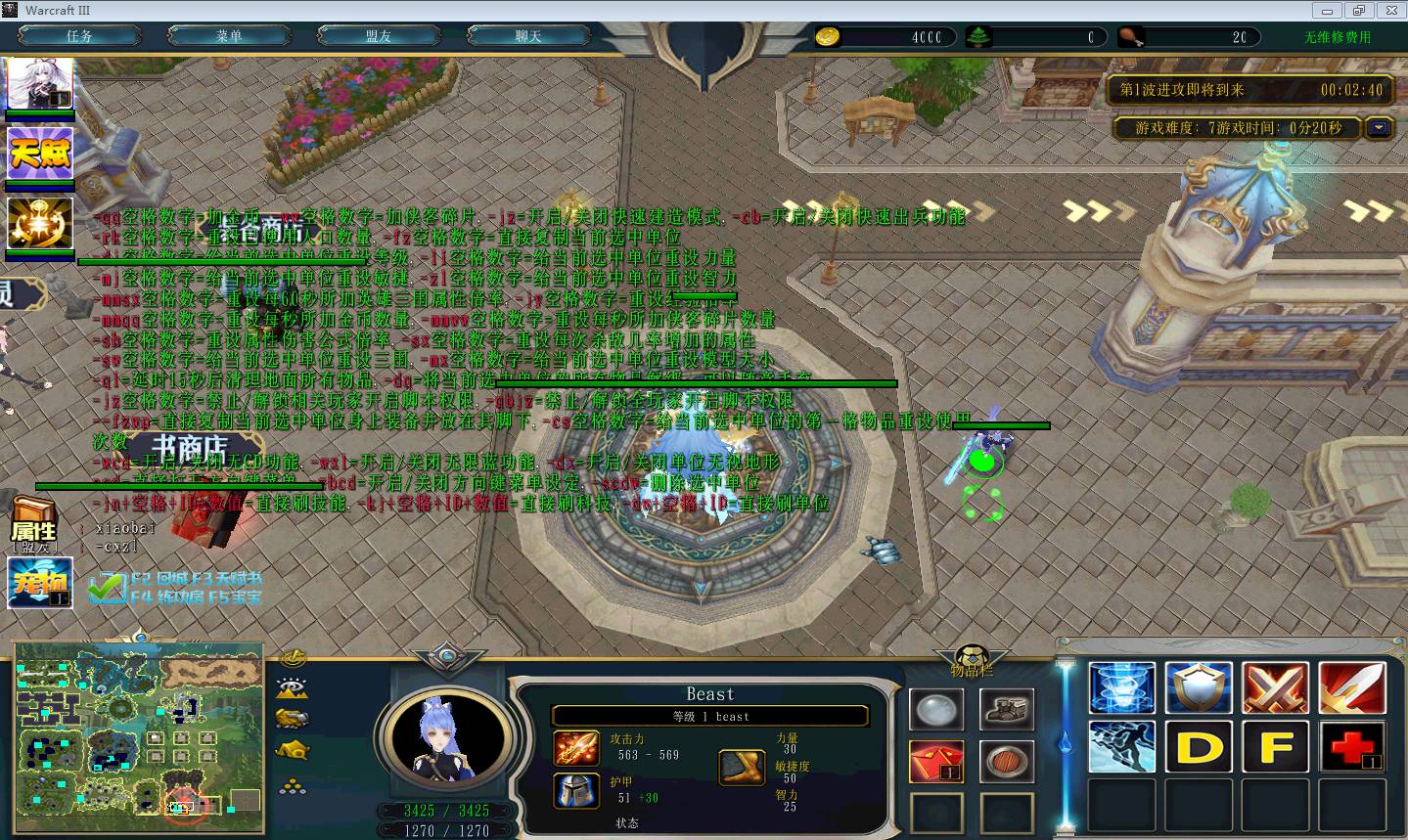1408x840 pixels.
Task: Activate the red cross healing ability
Action: click(x=1351, y=747)
